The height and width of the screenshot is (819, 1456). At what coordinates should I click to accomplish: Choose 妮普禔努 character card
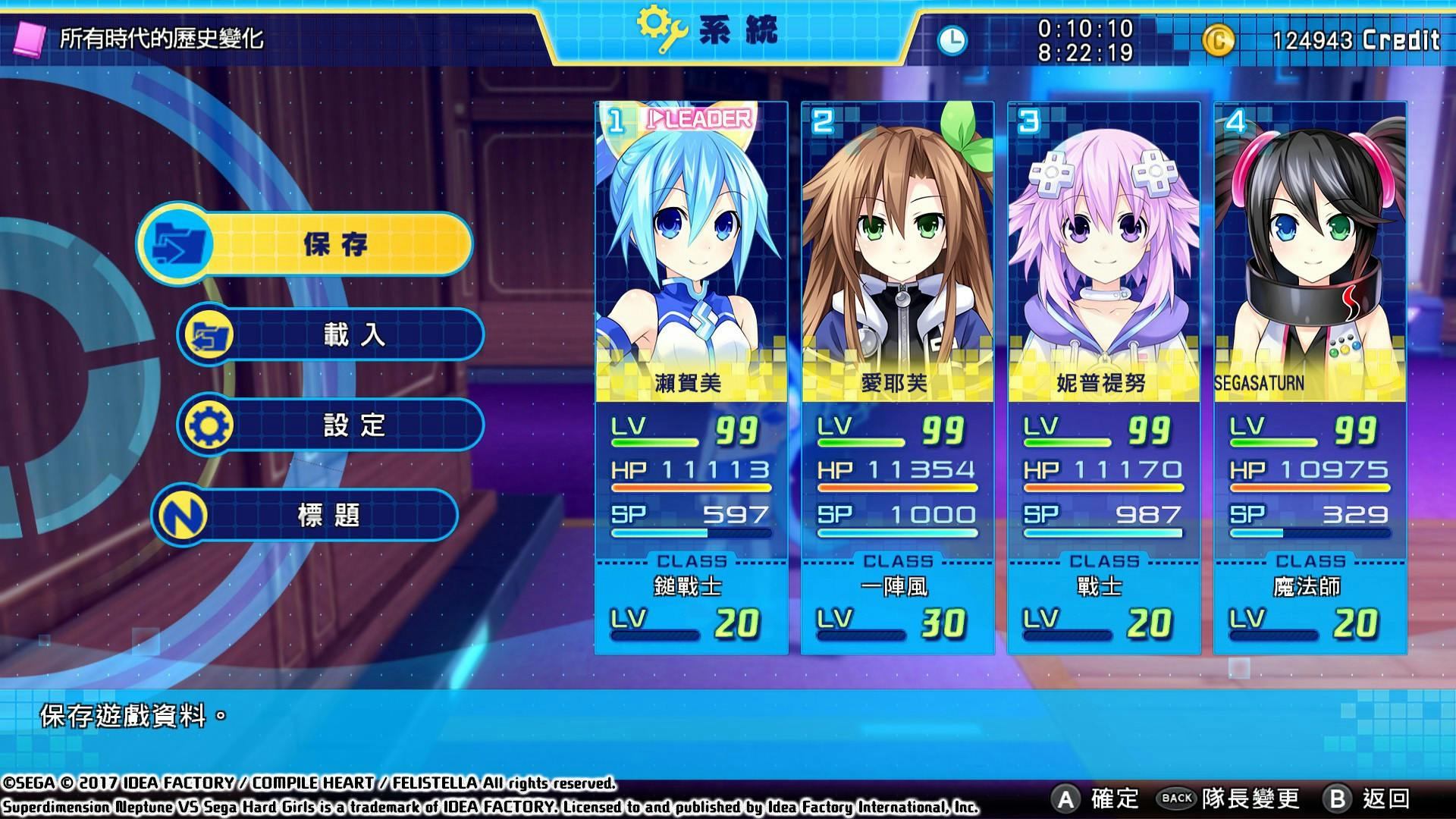[1103, 378]
